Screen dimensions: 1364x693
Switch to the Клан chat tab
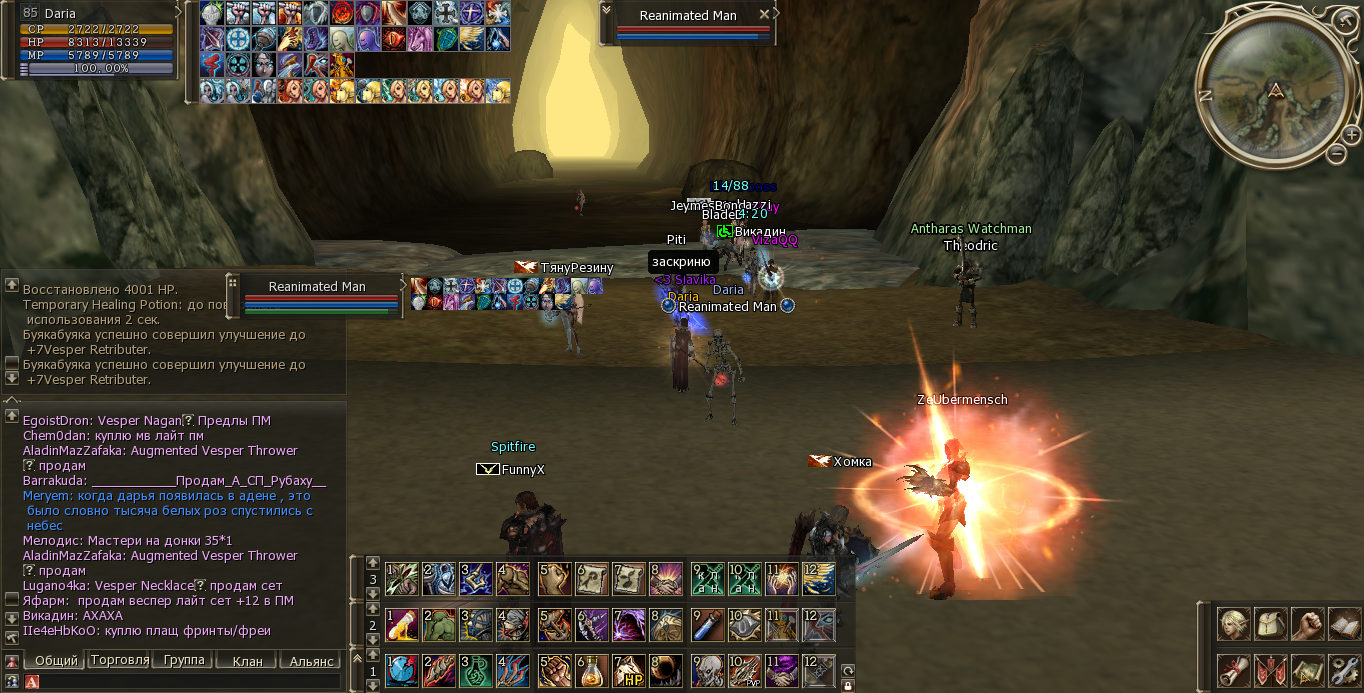click(247, 661)
